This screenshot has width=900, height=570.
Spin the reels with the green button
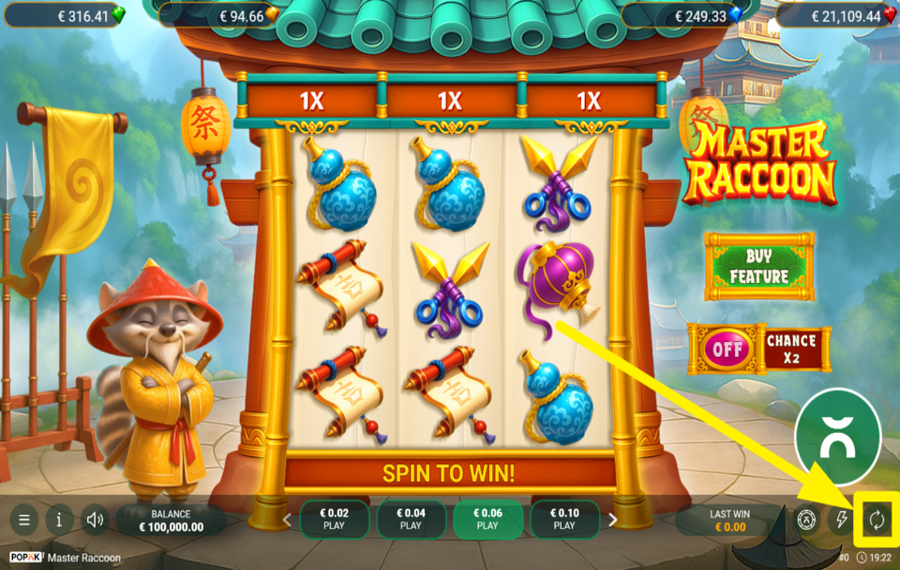837,431
